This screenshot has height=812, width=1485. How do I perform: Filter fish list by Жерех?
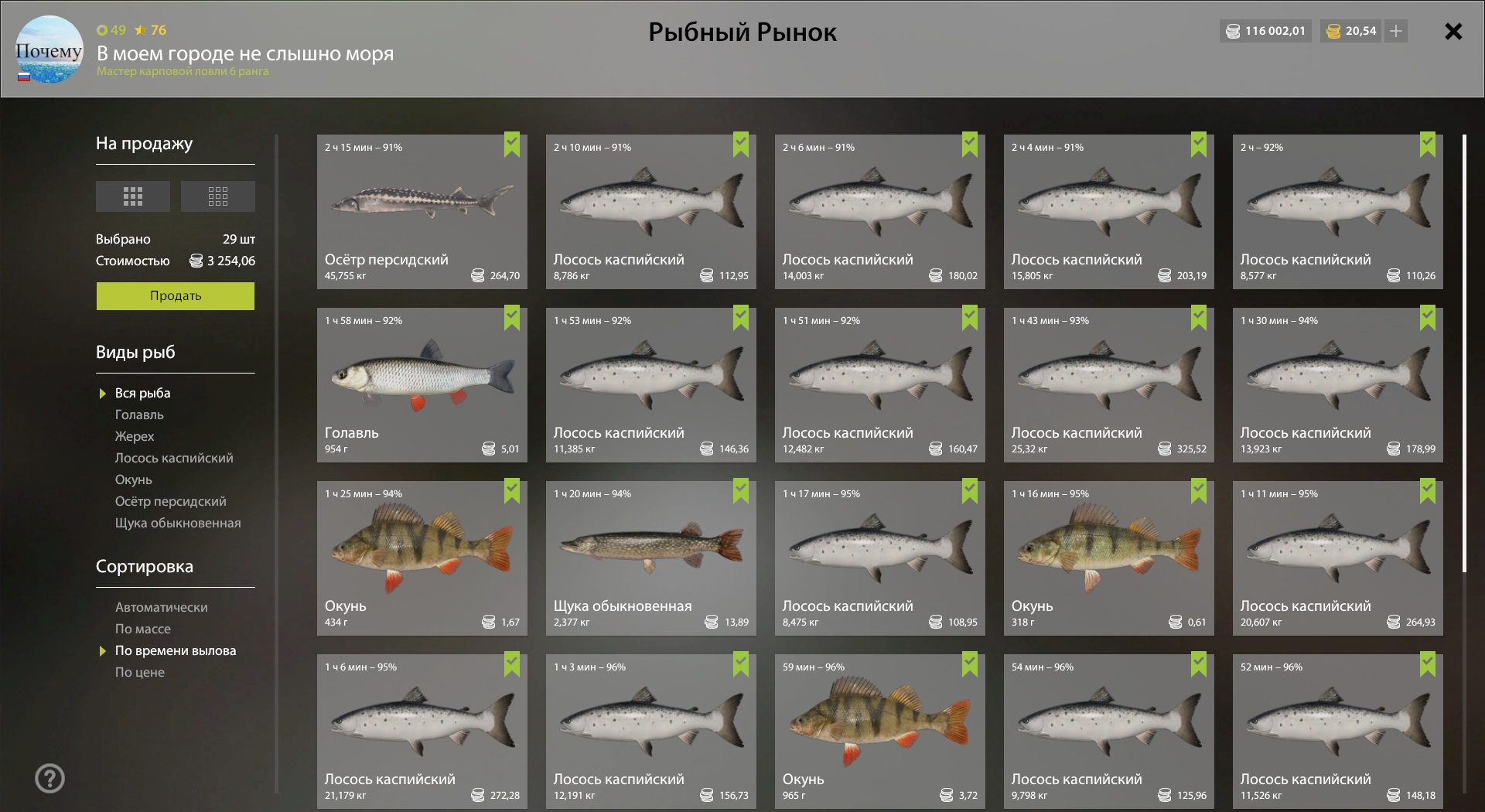tap(135, 437)
